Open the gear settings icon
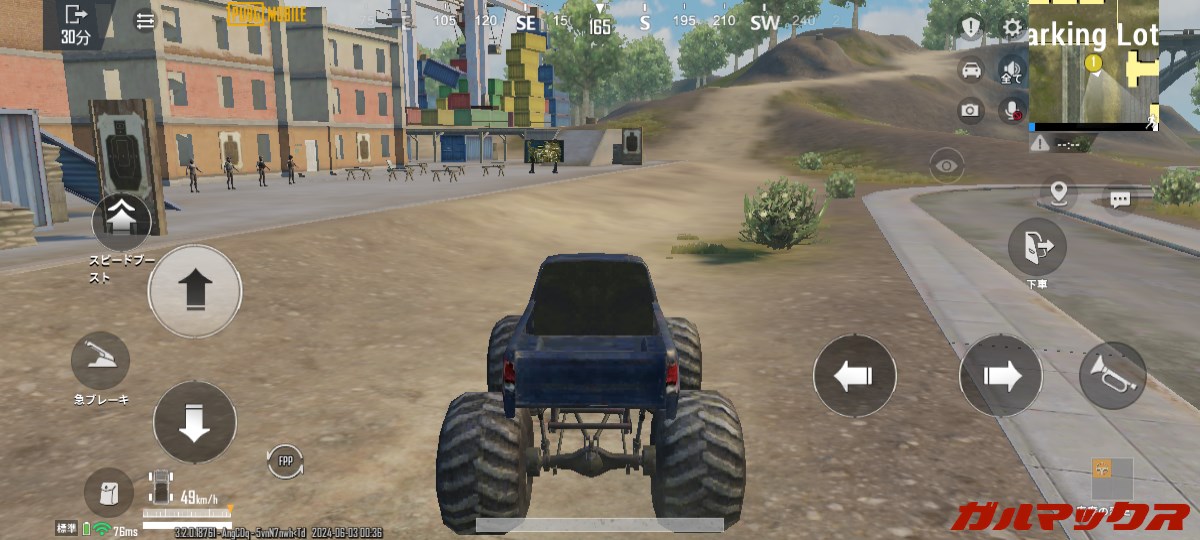 click(1013, 28)
